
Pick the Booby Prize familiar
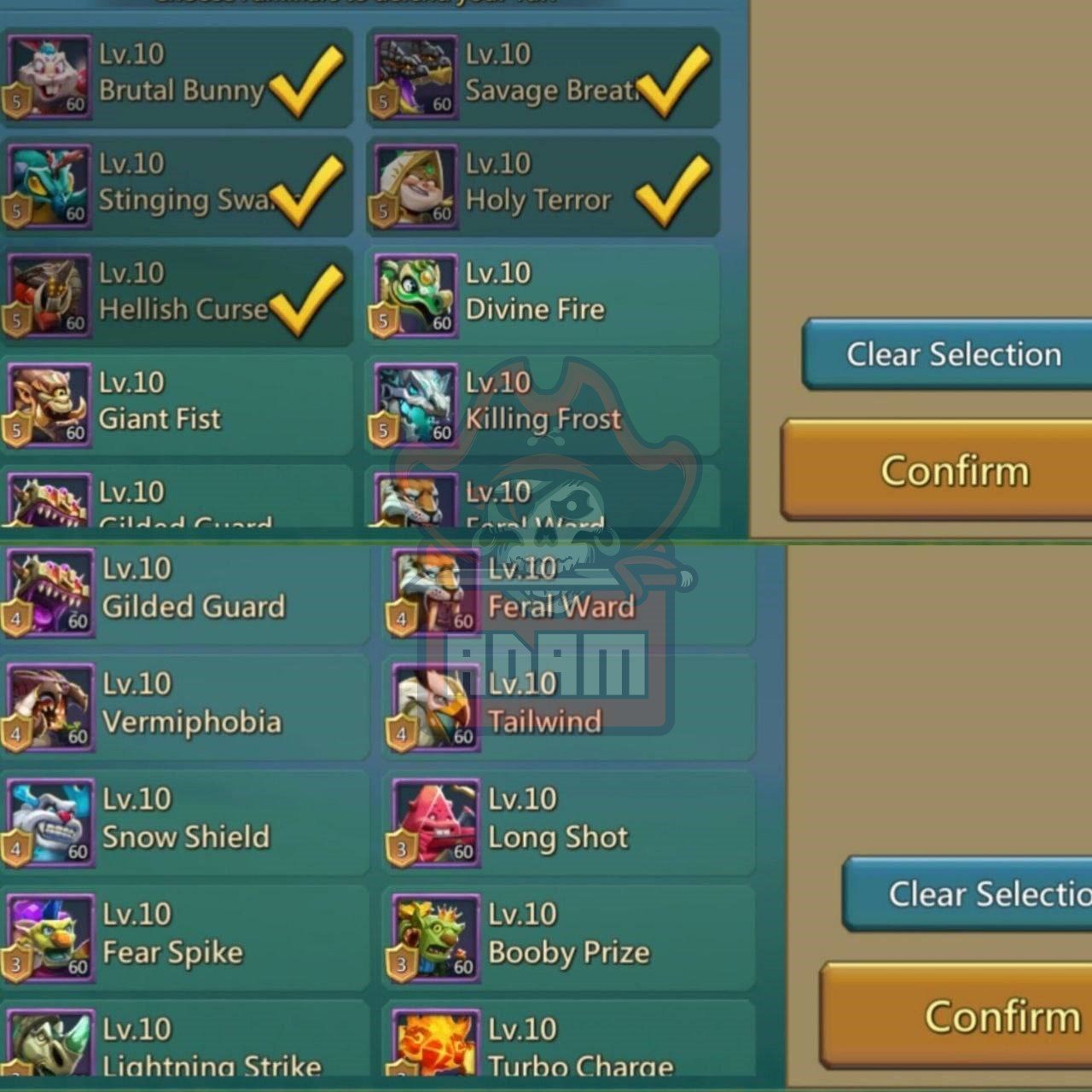568,937
